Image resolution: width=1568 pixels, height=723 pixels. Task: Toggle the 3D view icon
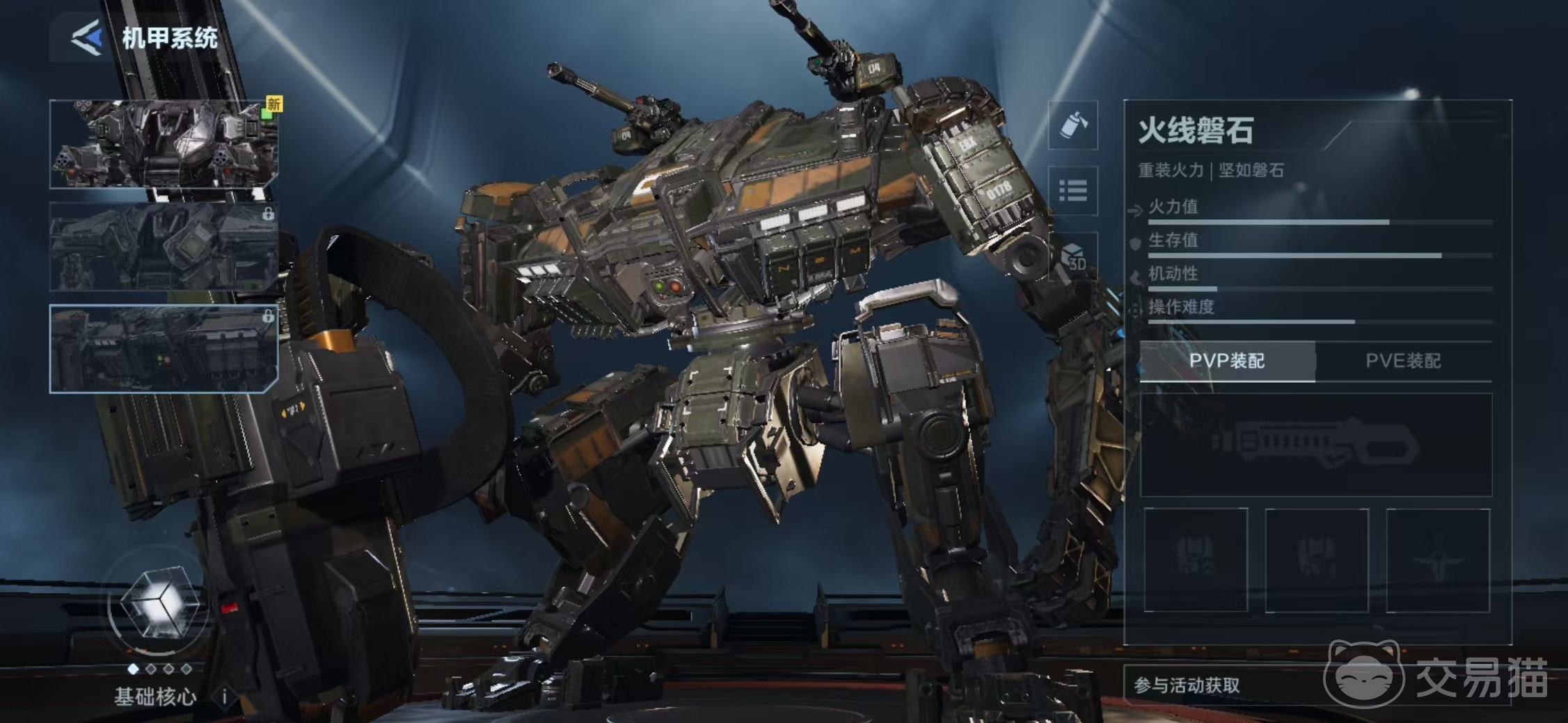click(1072, 256)
